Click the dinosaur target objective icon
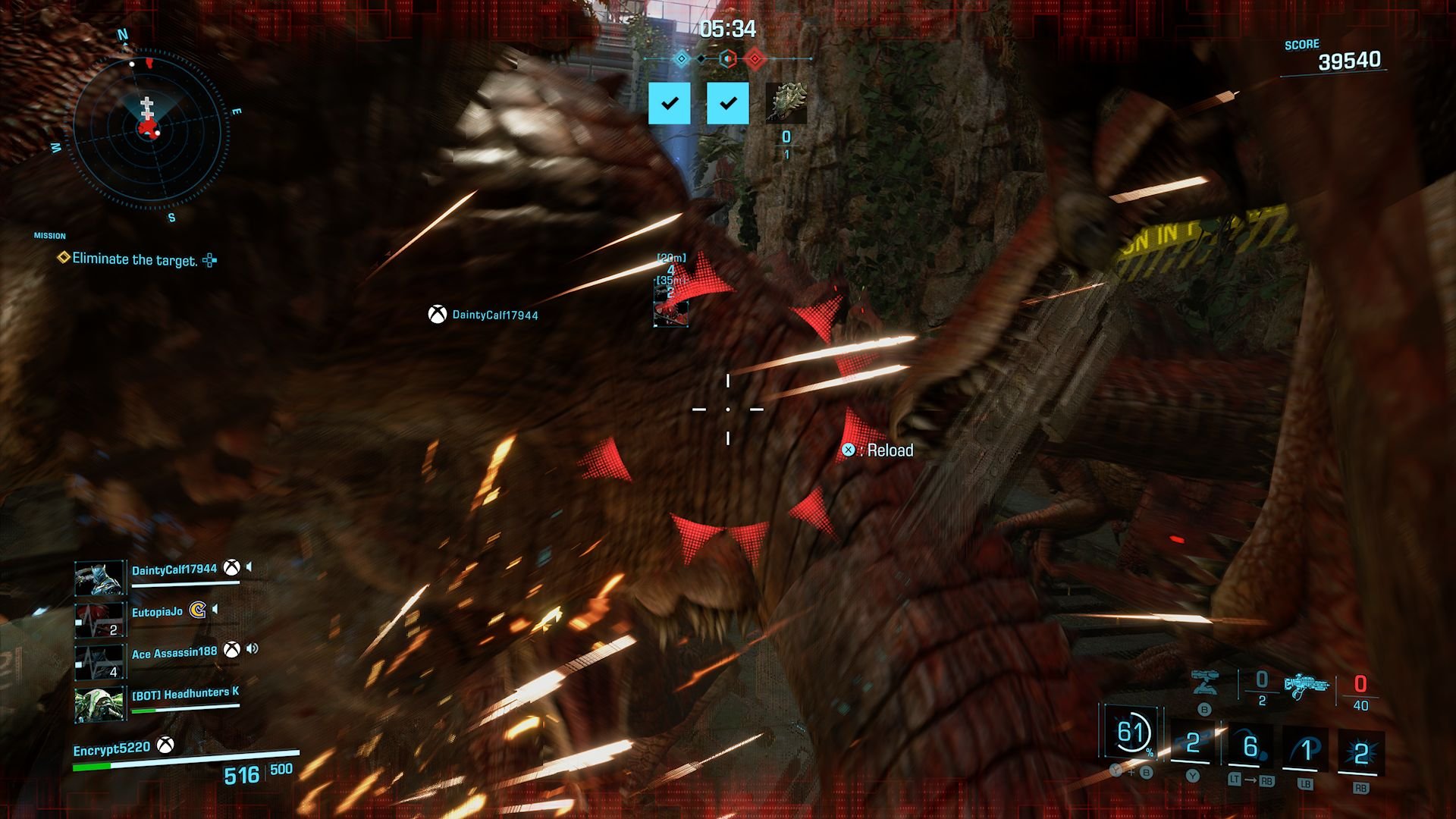The height and width of the screenshot is (819, 1456). [x=786, y=103]
